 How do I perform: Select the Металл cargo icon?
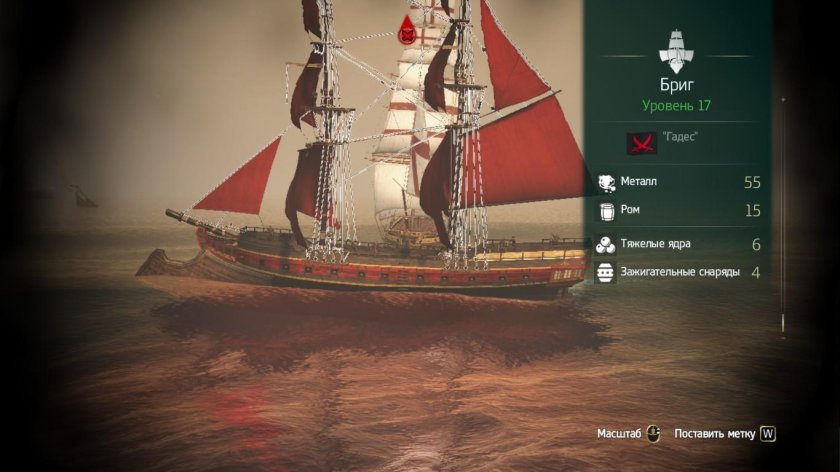[x=606, y=182]
